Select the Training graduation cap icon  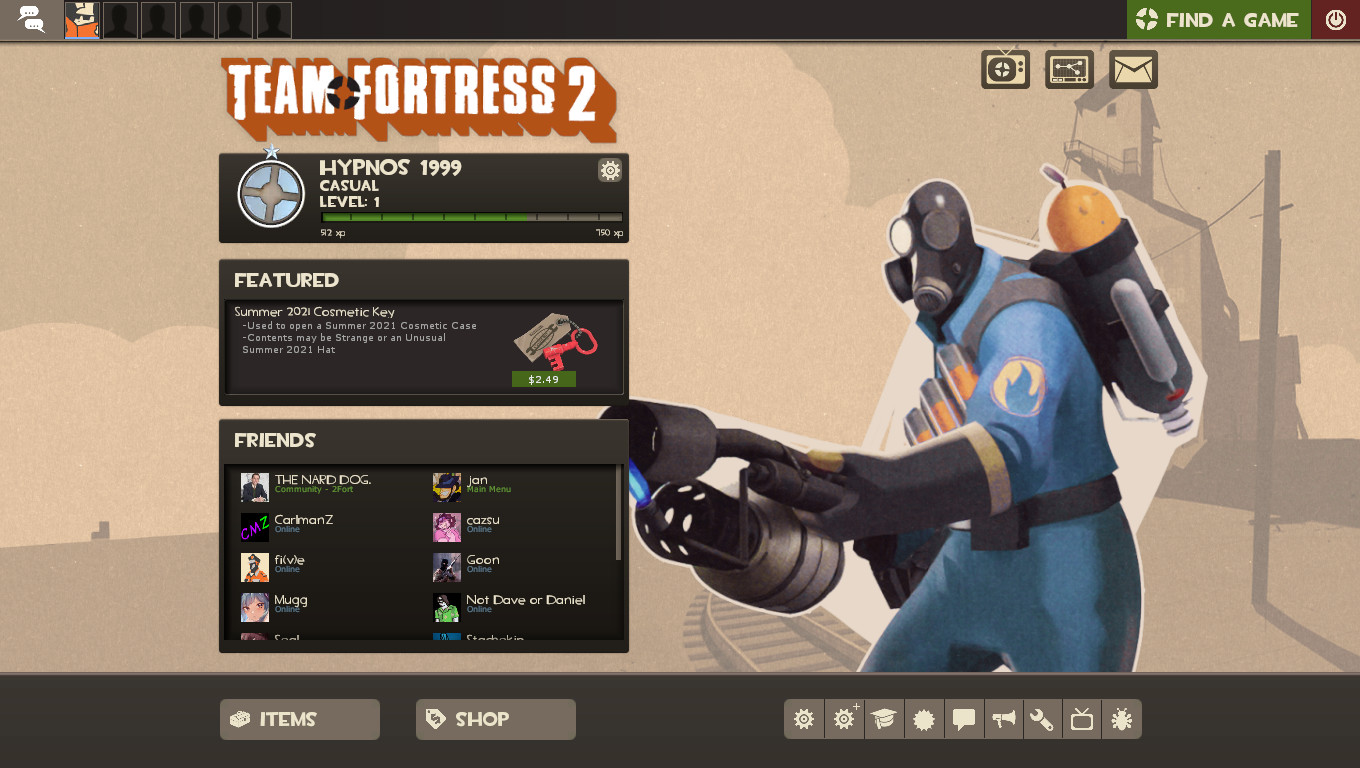pyautogui.click(x=883, y=719)
